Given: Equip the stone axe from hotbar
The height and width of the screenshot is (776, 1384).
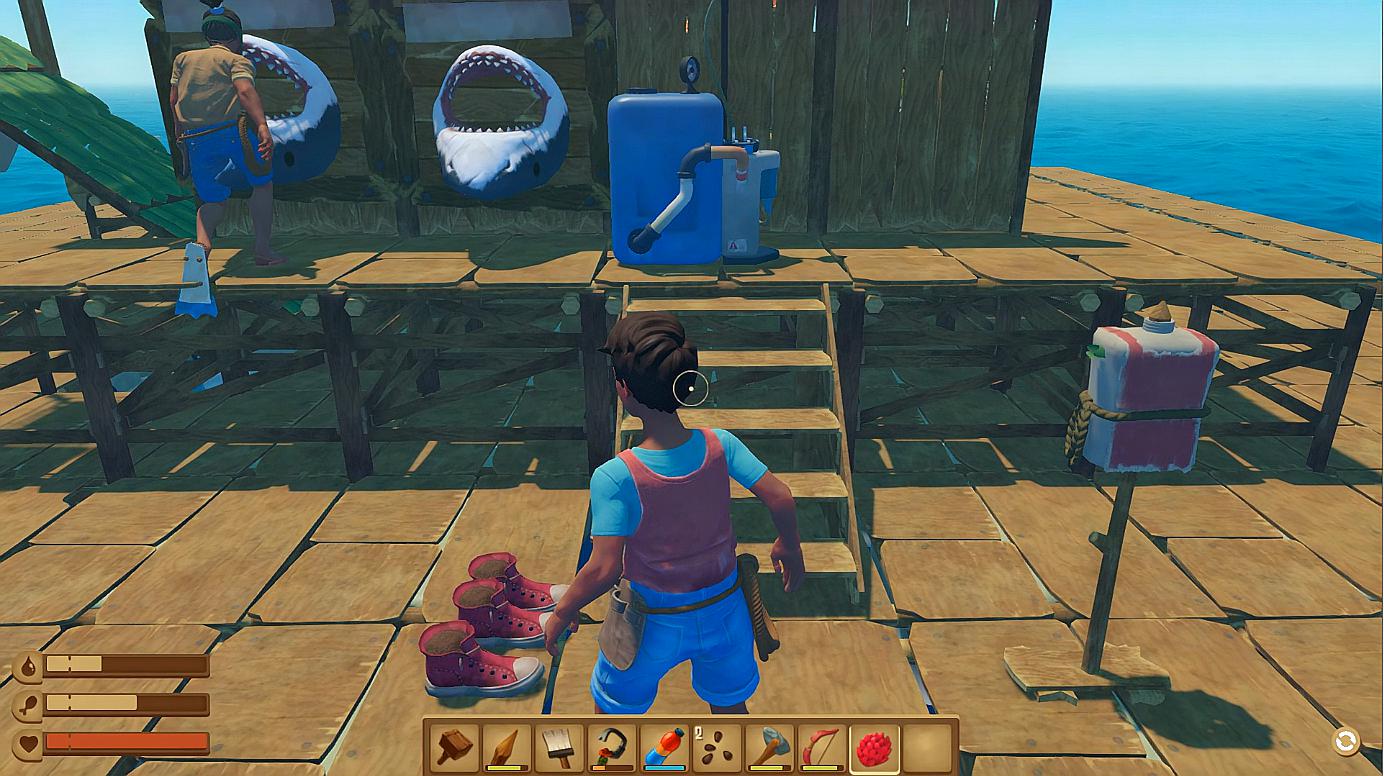Looking at the screenshot, I should [769, 747].
